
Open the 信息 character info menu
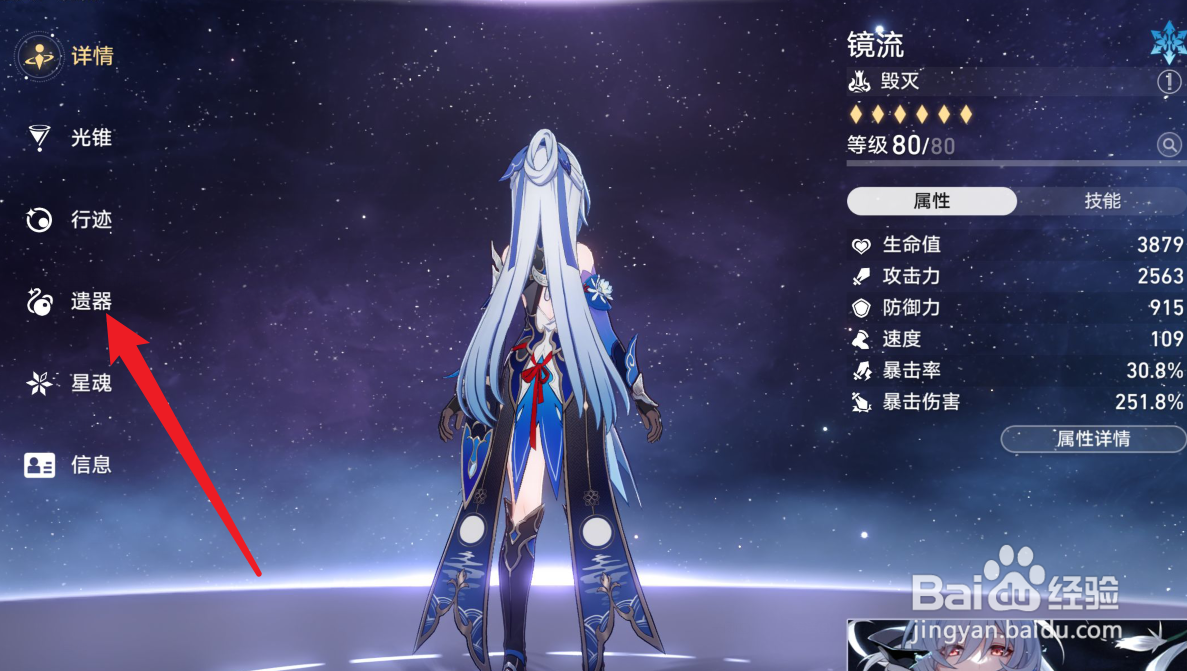point(70,465)
